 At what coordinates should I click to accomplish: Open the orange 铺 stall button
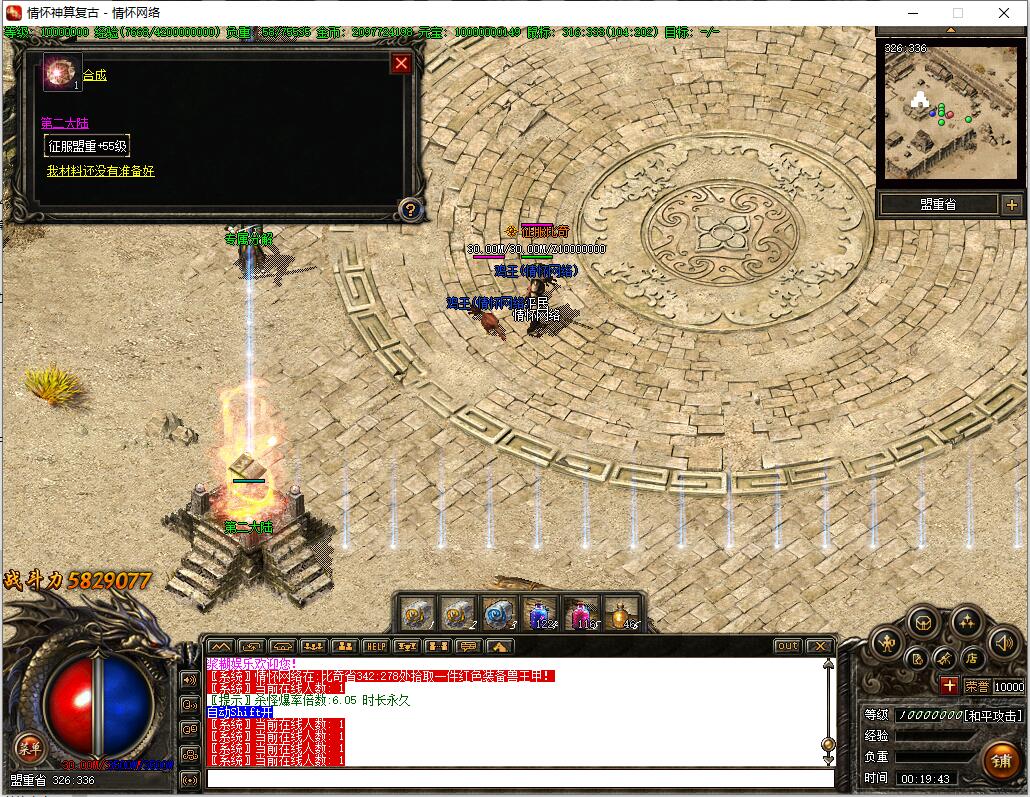pyautogui.click(x=999, y=760)
